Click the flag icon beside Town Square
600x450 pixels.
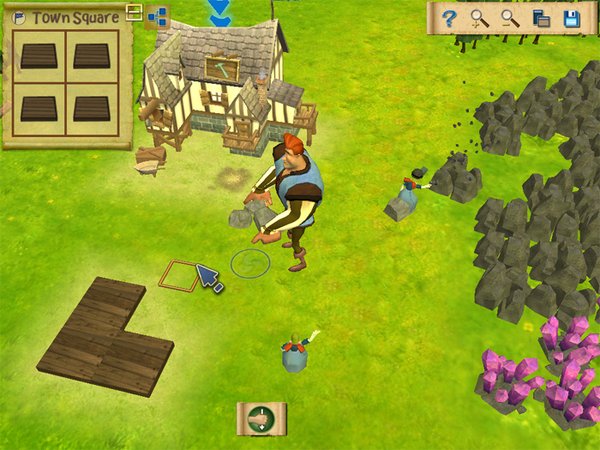(19, 17)
